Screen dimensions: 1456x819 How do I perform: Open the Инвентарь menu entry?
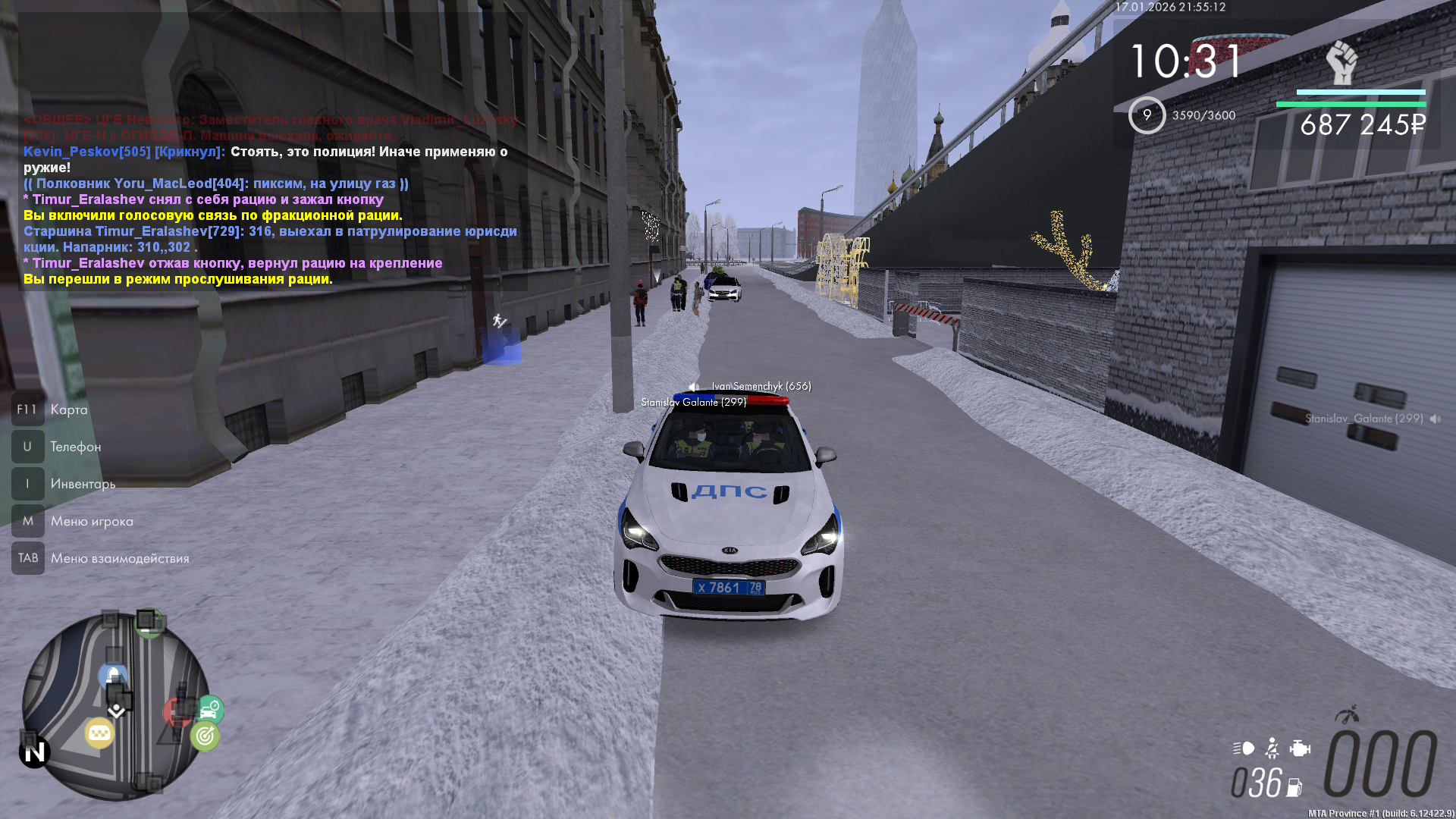[83, 484]
